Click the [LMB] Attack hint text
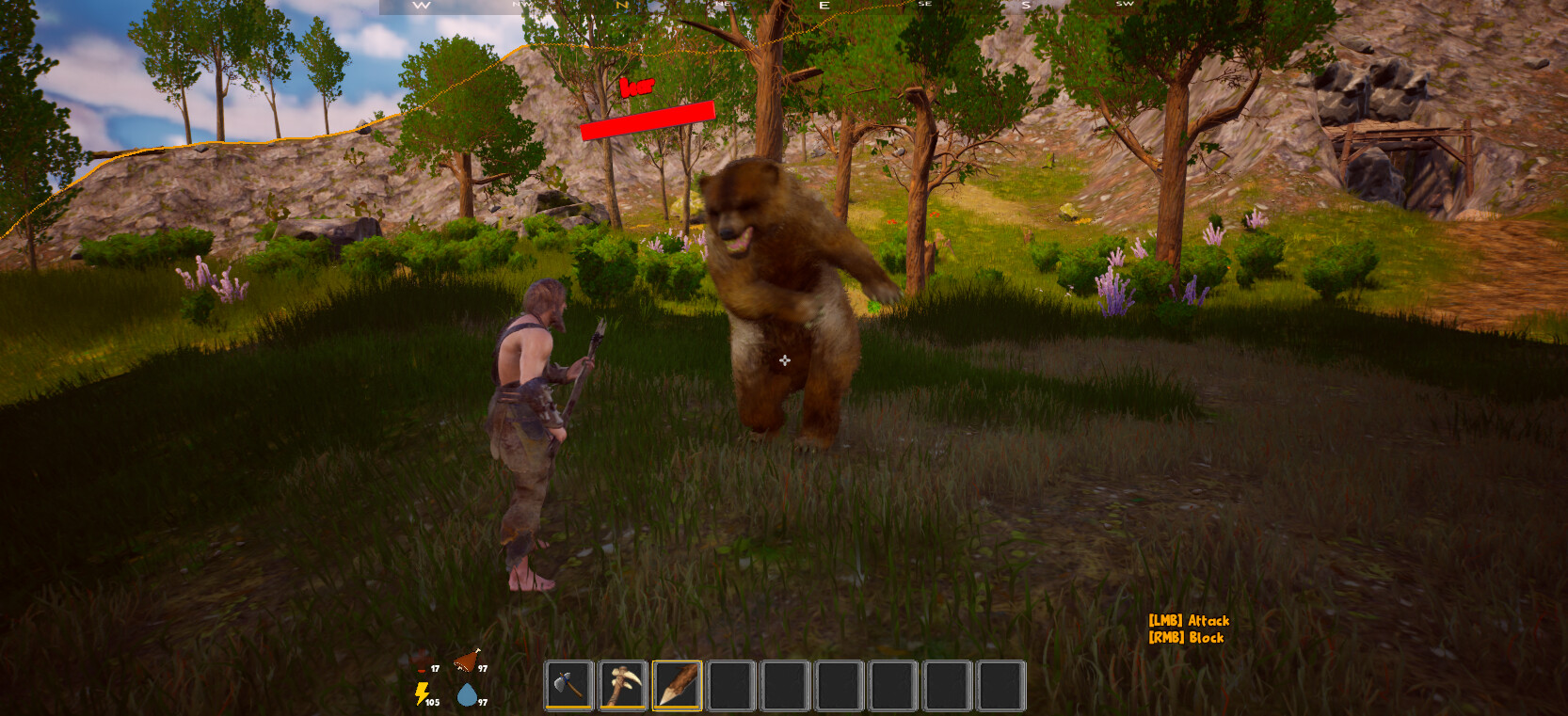 point(1189,621)
